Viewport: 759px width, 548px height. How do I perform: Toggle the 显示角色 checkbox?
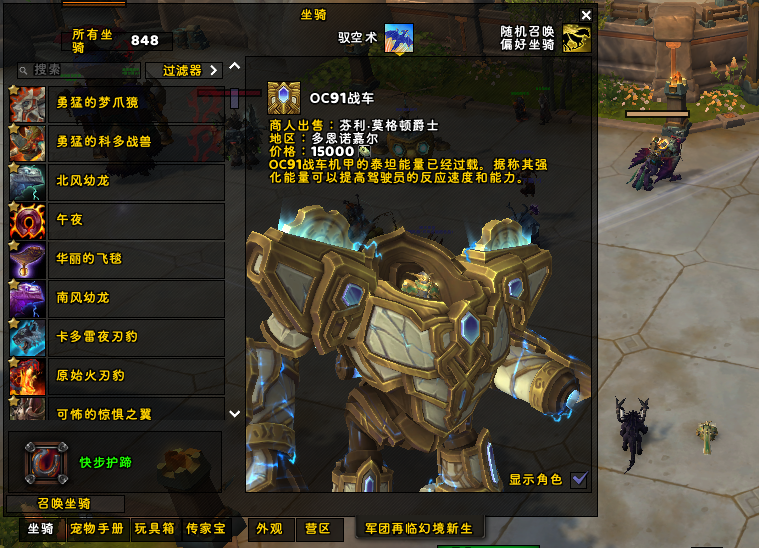pos(579,480)
